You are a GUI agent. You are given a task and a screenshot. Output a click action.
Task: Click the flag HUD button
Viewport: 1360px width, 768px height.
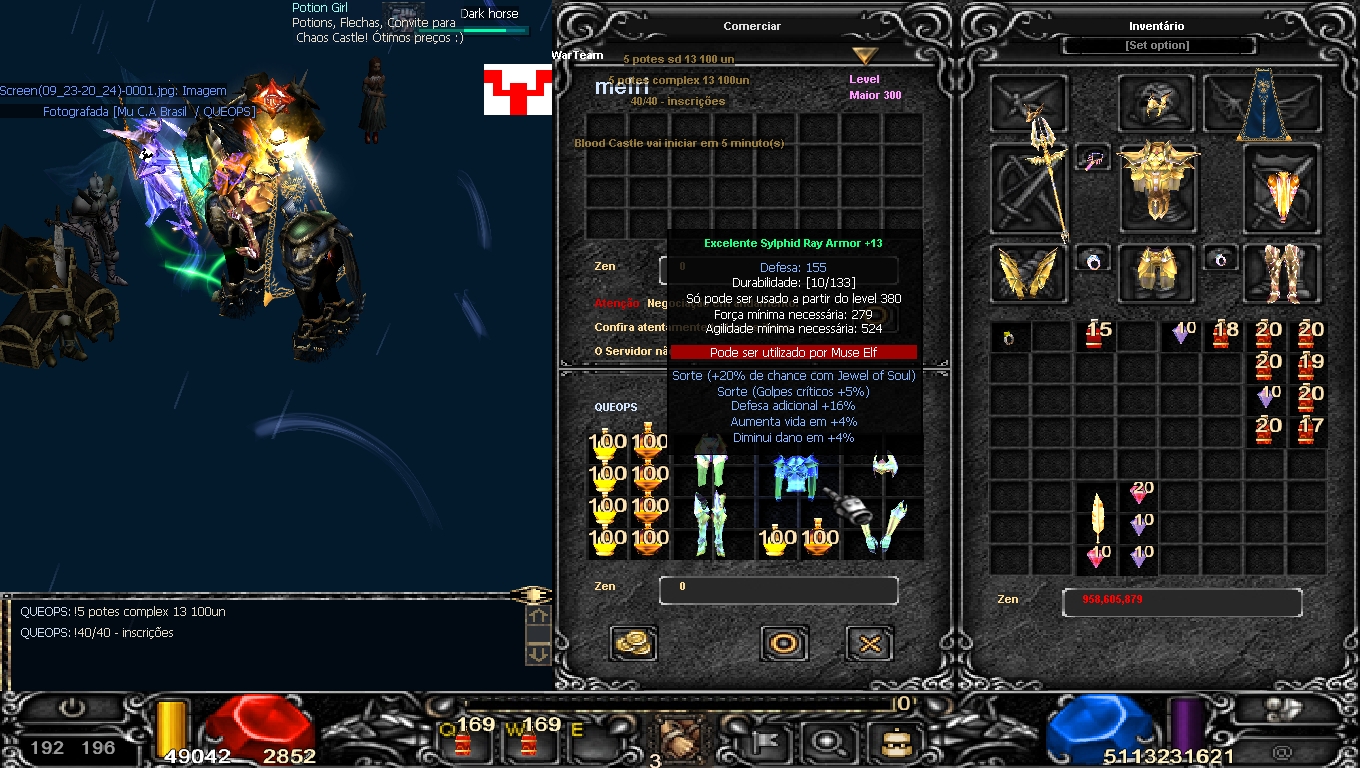coord(768,743)
